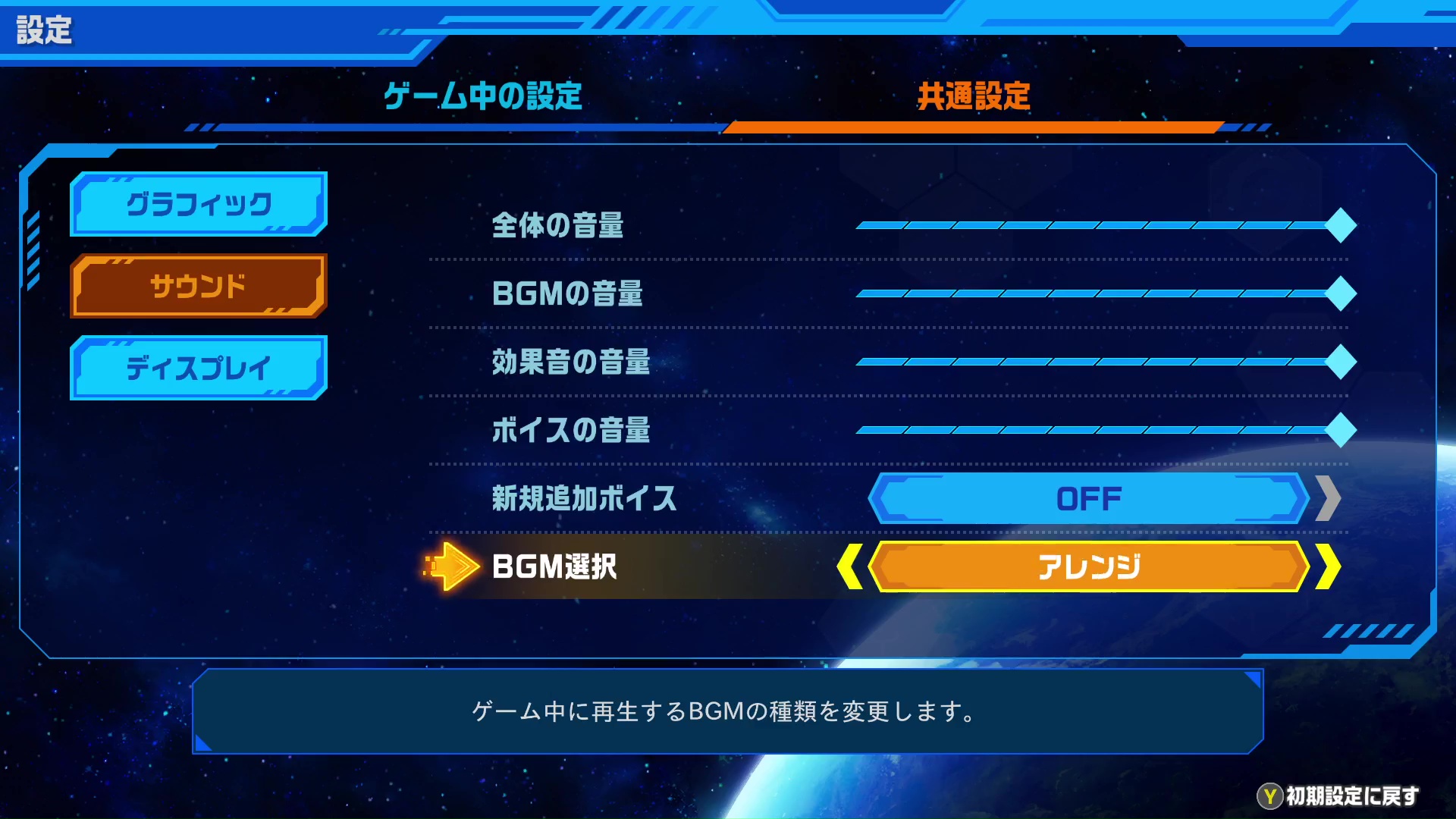Select the サウンド settings category
Image resolution: width=1456 pixels, height=819 pixels.
pos(197,286)
